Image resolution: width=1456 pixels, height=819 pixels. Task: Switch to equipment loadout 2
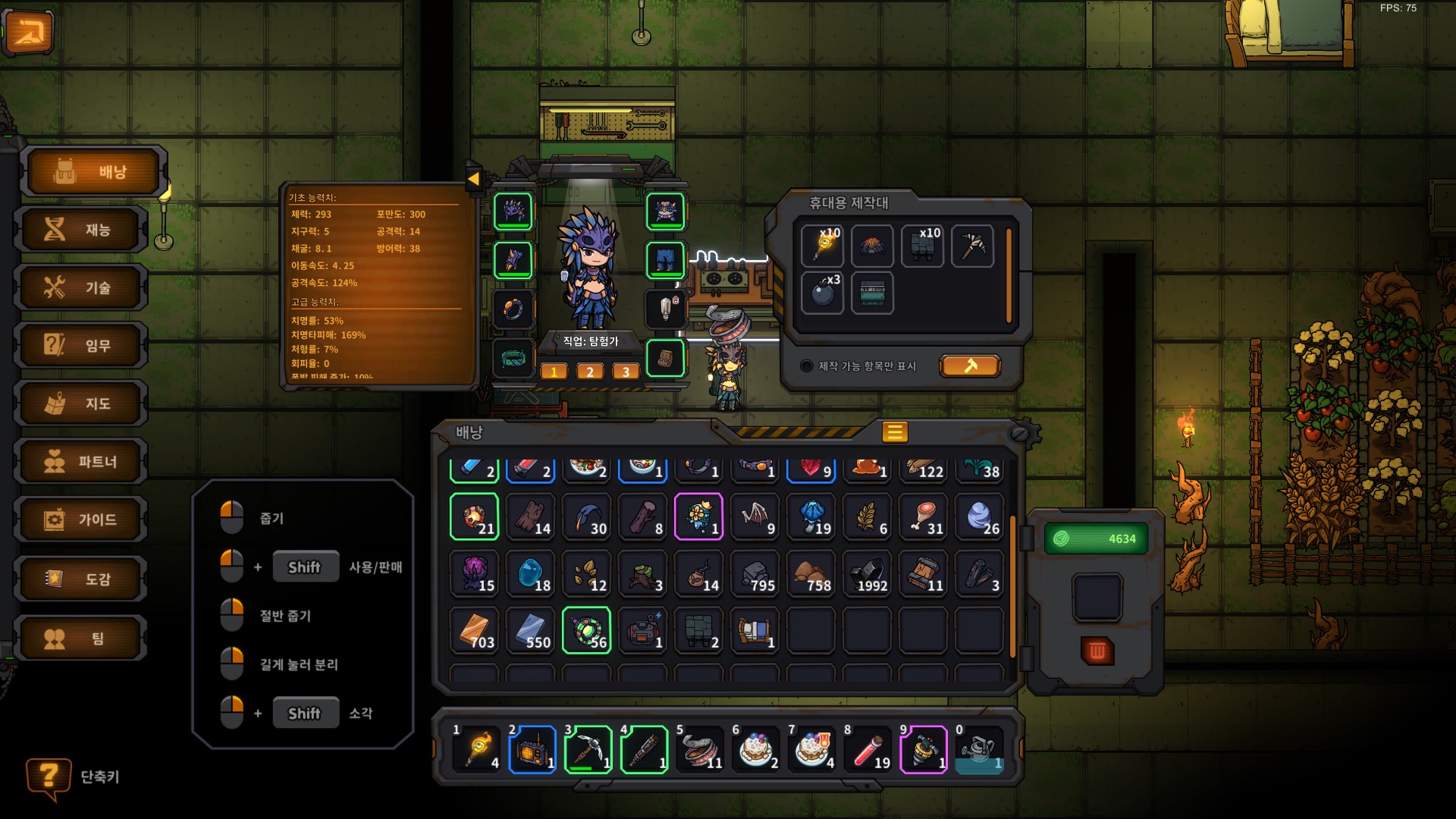589,372
